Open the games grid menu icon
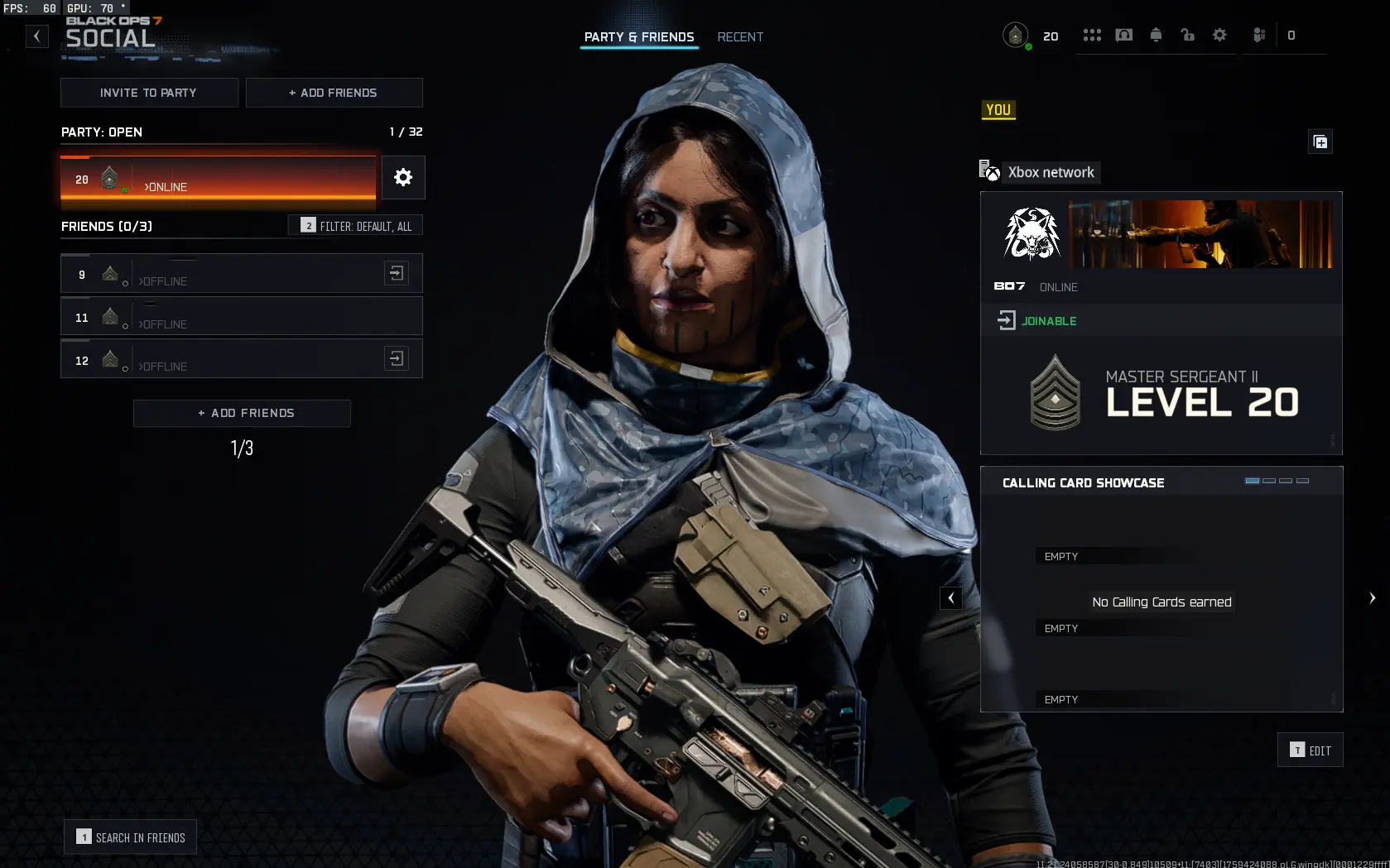The image size is (1390, 868). click(1092, 36)
